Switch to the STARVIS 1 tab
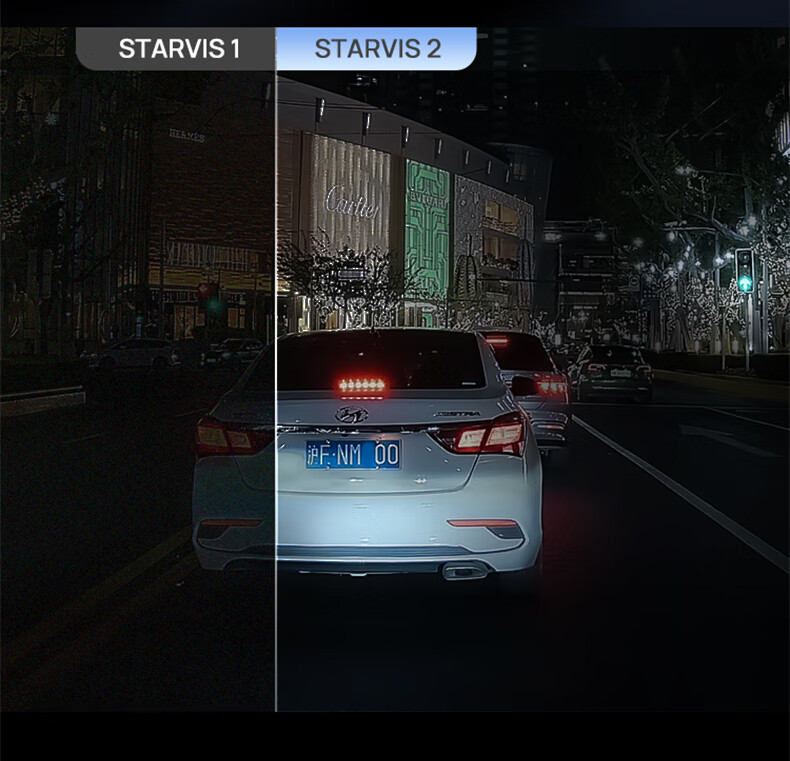This screenshot has width=790, height=761. (178, 49)
